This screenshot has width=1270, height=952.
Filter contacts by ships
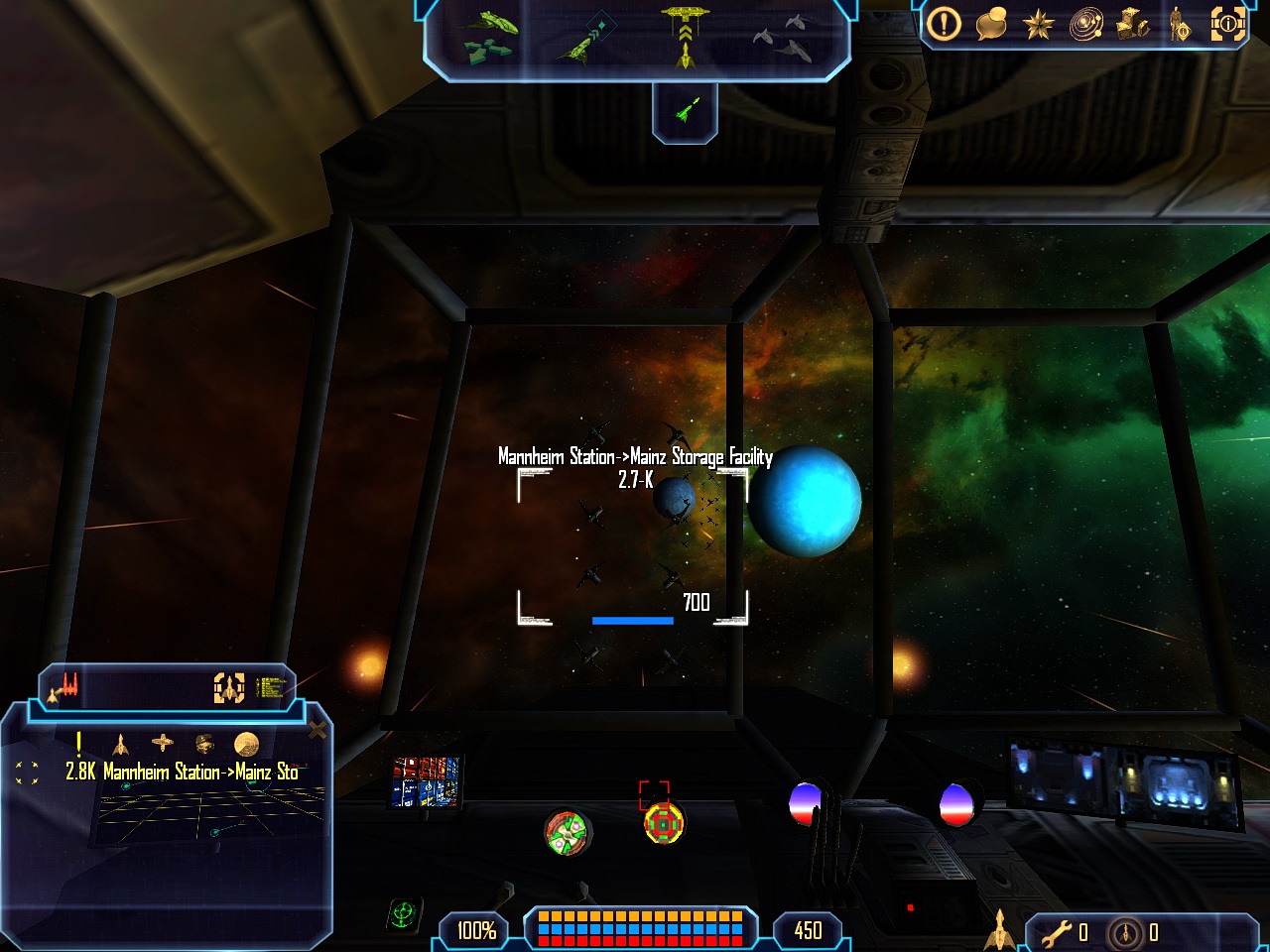(121, 744)
